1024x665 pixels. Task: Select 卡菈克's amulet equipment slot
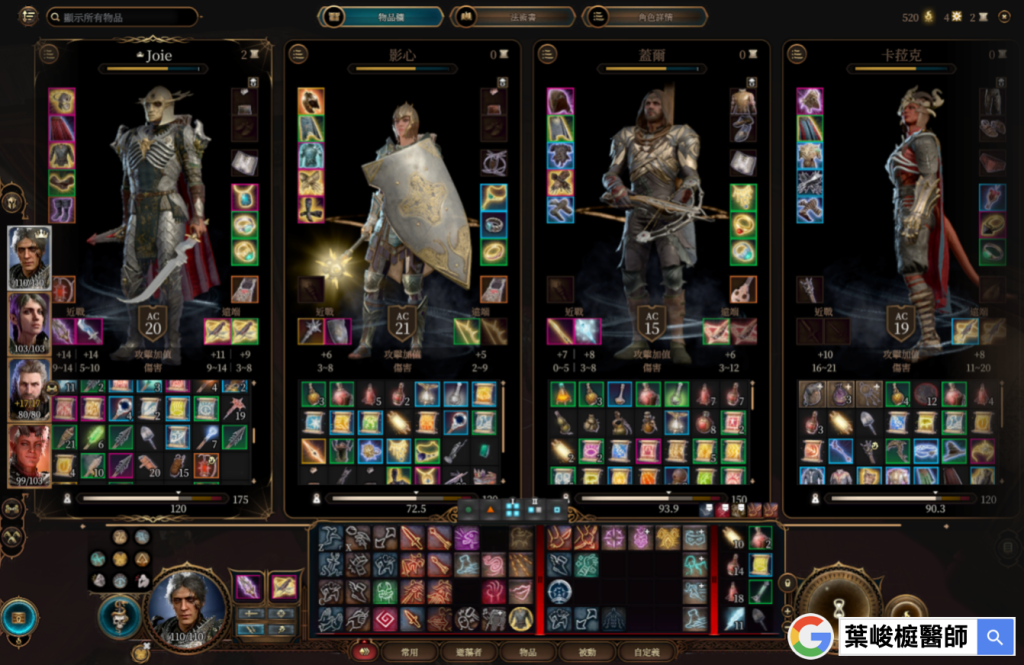pos(992,198)
